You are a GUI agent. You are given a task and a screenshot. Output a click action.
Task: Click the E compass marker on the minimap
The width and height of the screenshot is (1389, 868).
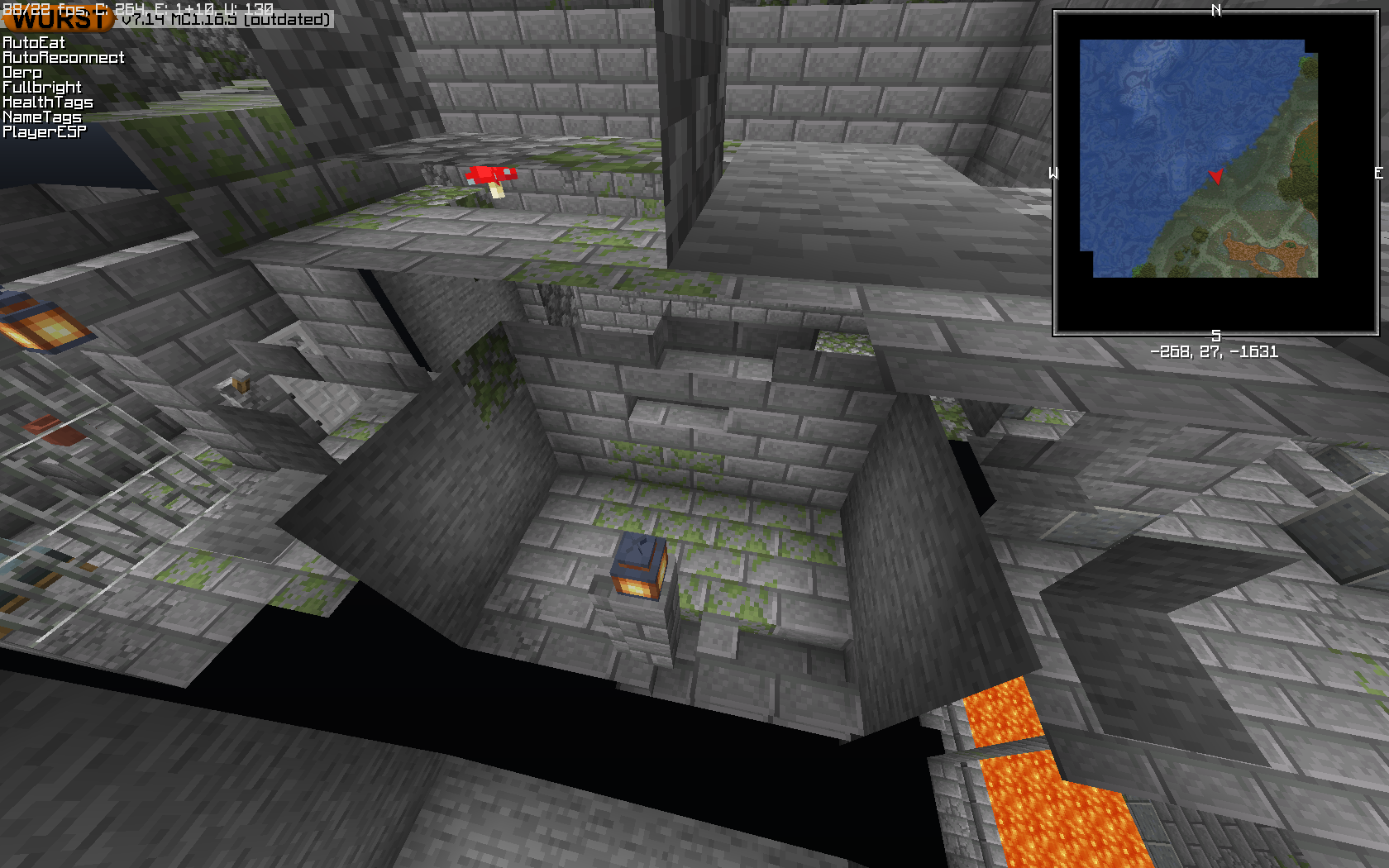coord(1377,174)
